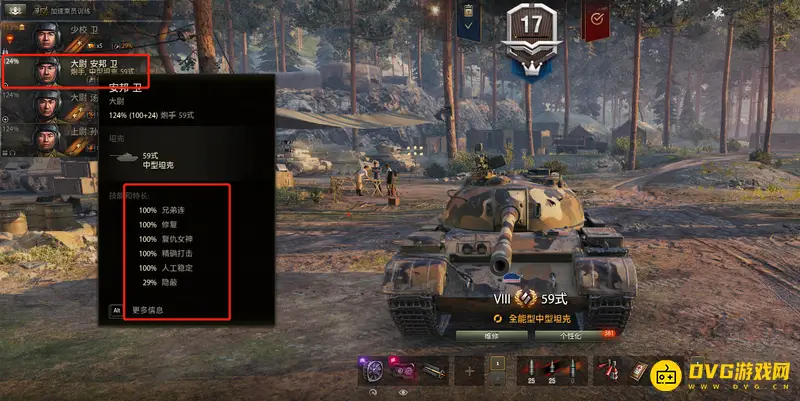Select the gun barrel equipment slot
Image resolution: width=800 pixels, height=401 pixels.
click(434, 371)
